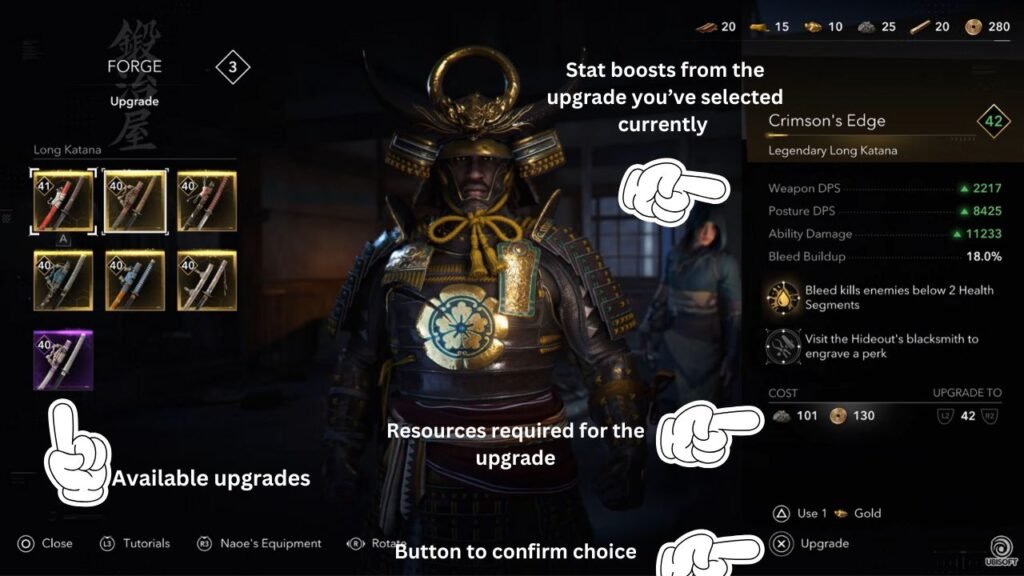
Task: Select the level 41 red katana slot
Action: click(x=63, y=200)
